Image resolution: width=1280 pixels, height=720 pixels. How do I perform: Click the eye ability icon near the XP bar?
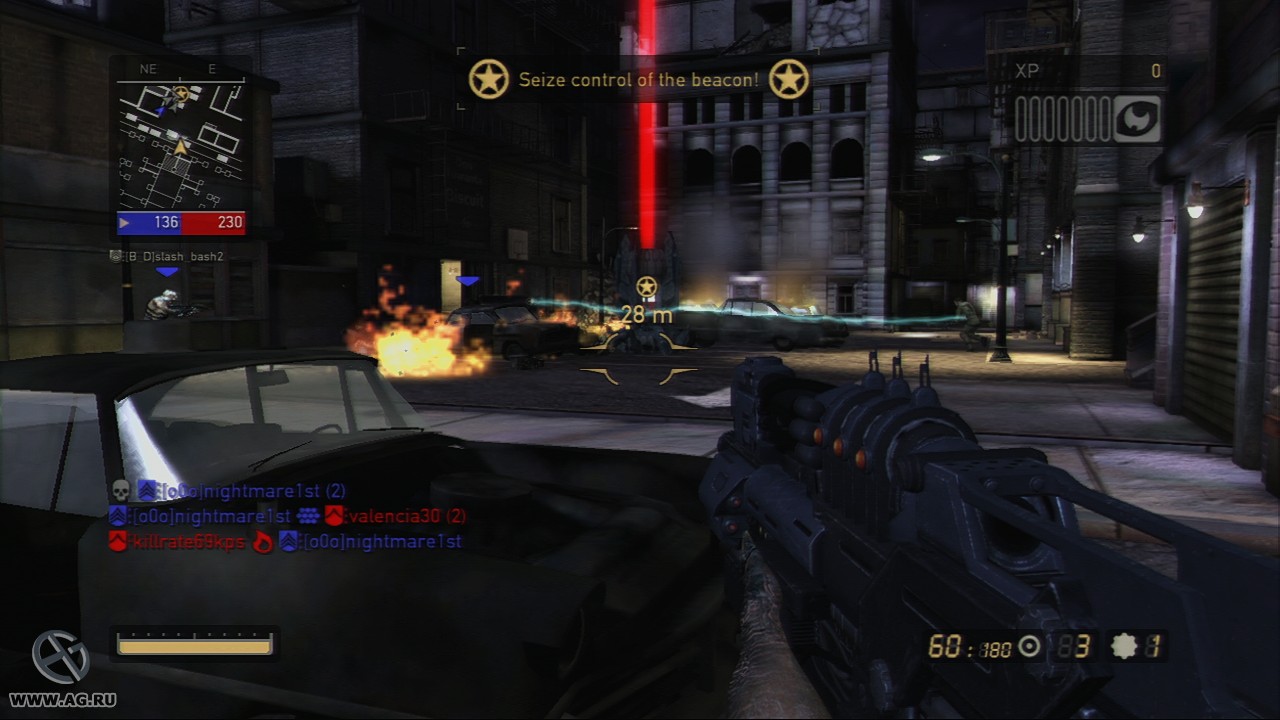(x=1138, y=117)
